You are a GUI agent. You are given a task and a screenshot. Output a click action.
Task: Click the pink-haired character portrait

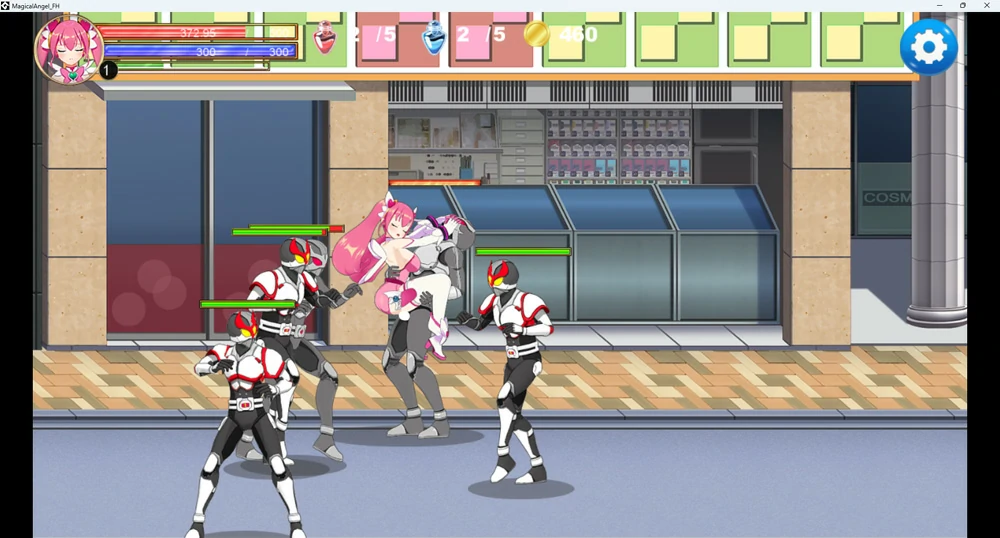(x=69, y=49)
